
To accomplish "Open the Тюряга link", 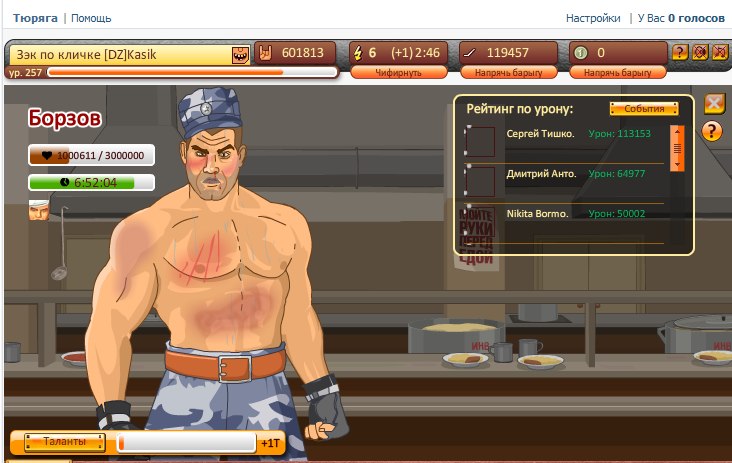I will pyautogui.click(x=36, y=18).
